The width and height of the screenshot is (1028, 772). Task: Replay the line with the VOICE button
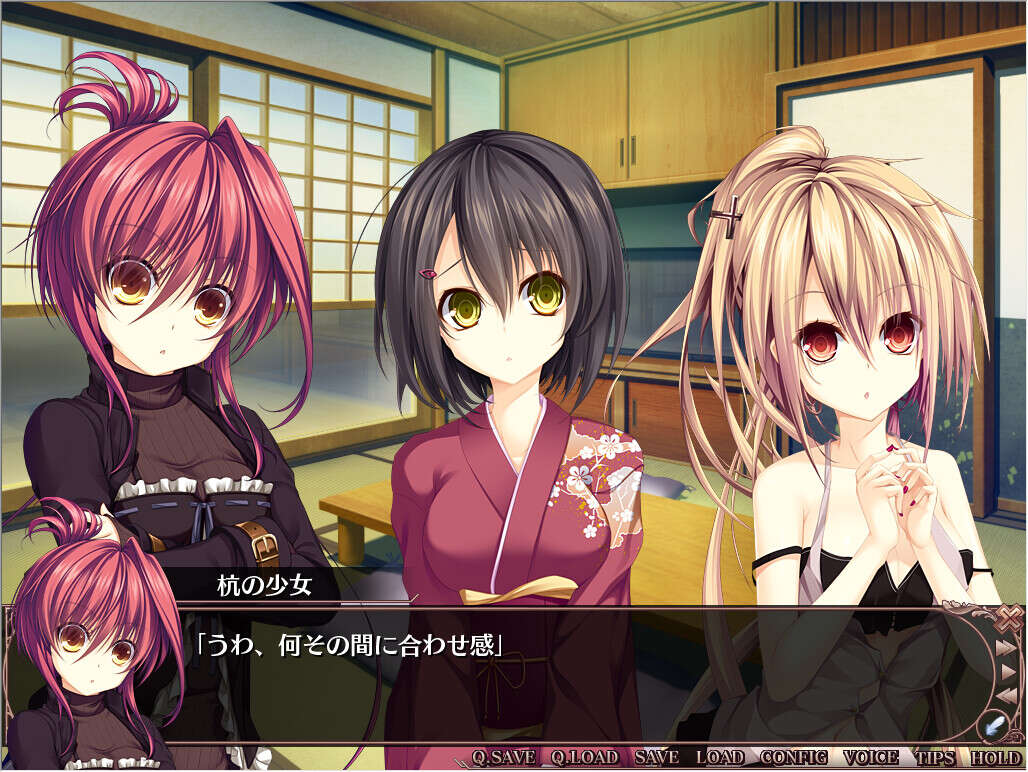coord(871,757)
